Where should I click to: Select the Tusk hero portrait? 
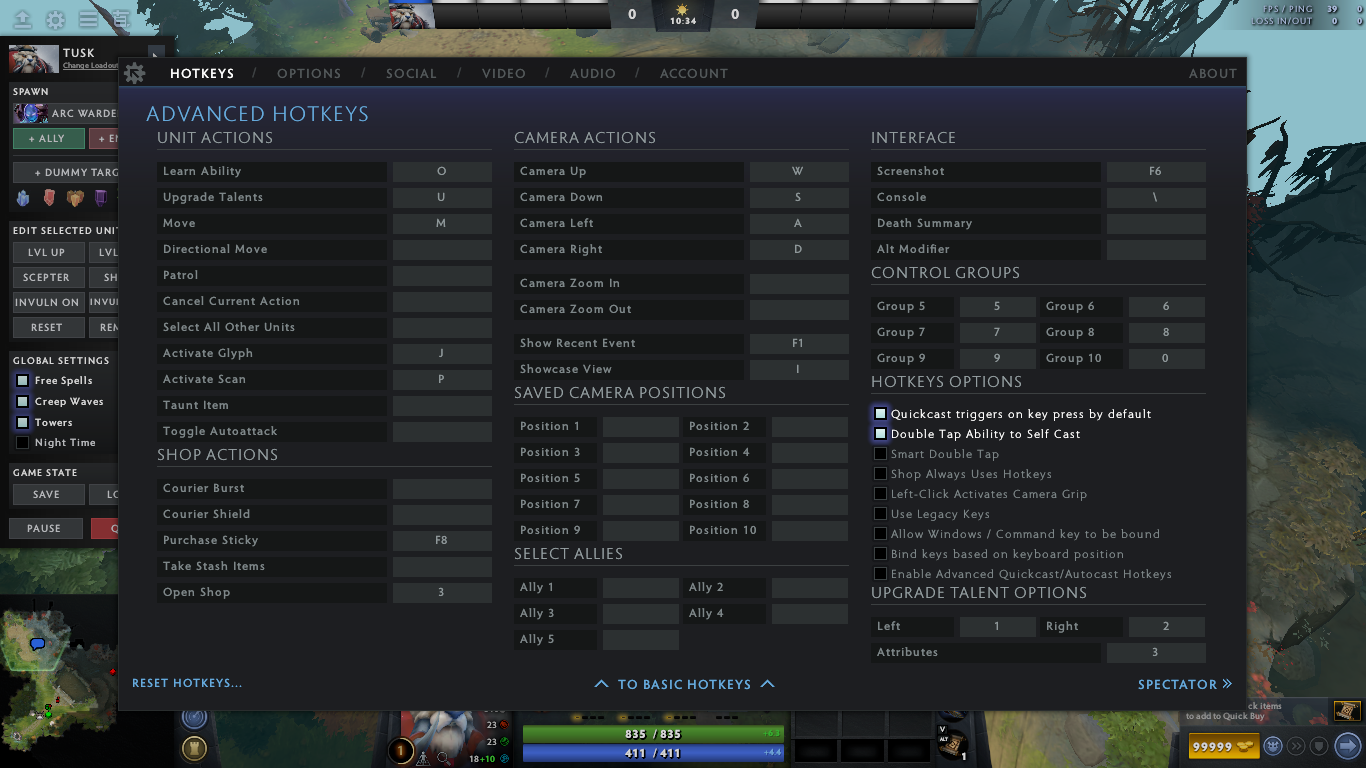[33, 59]
